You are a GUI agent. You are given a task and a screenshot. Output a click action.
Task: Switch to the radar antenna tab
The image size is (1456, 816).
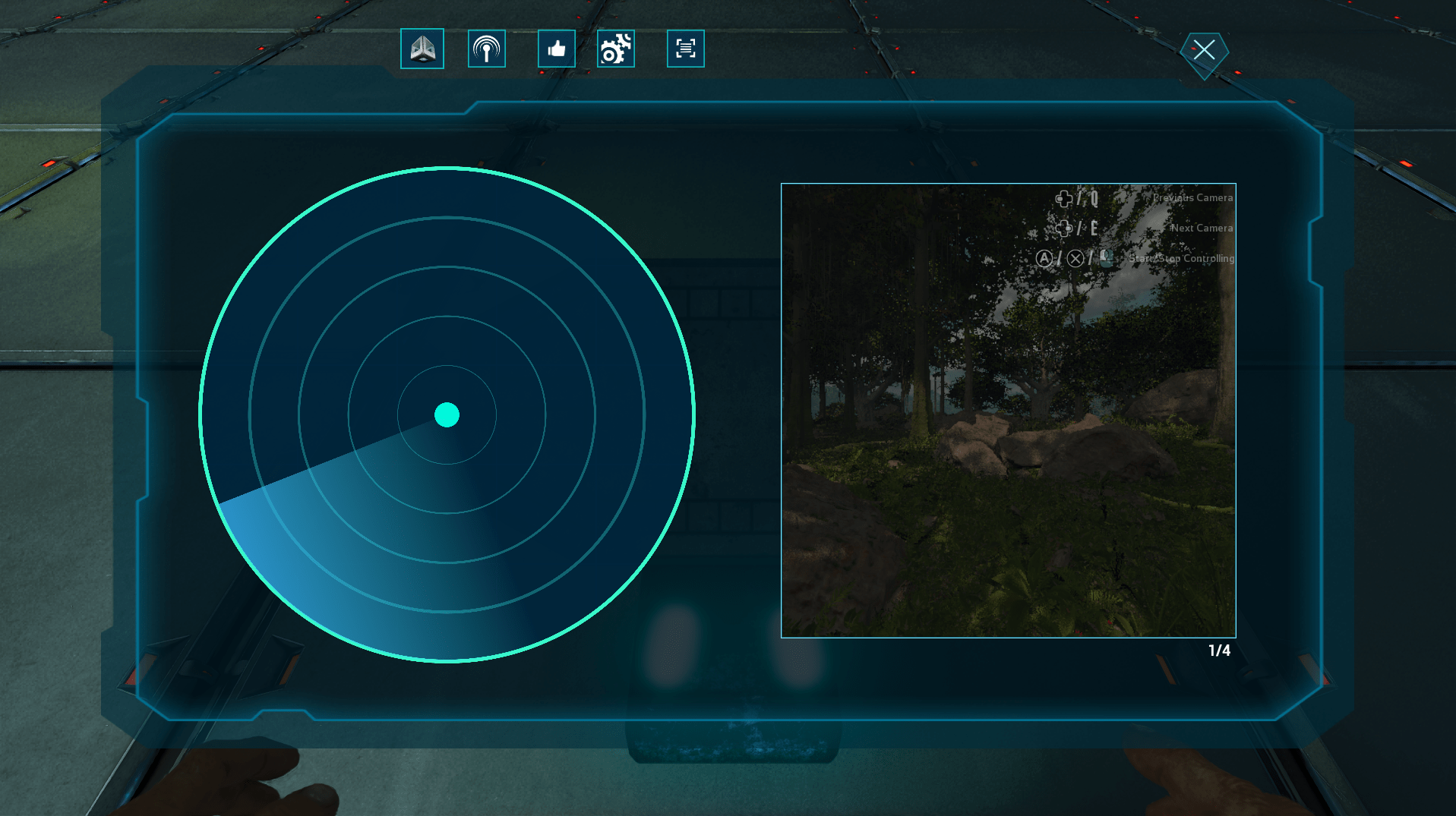(487, 49)
